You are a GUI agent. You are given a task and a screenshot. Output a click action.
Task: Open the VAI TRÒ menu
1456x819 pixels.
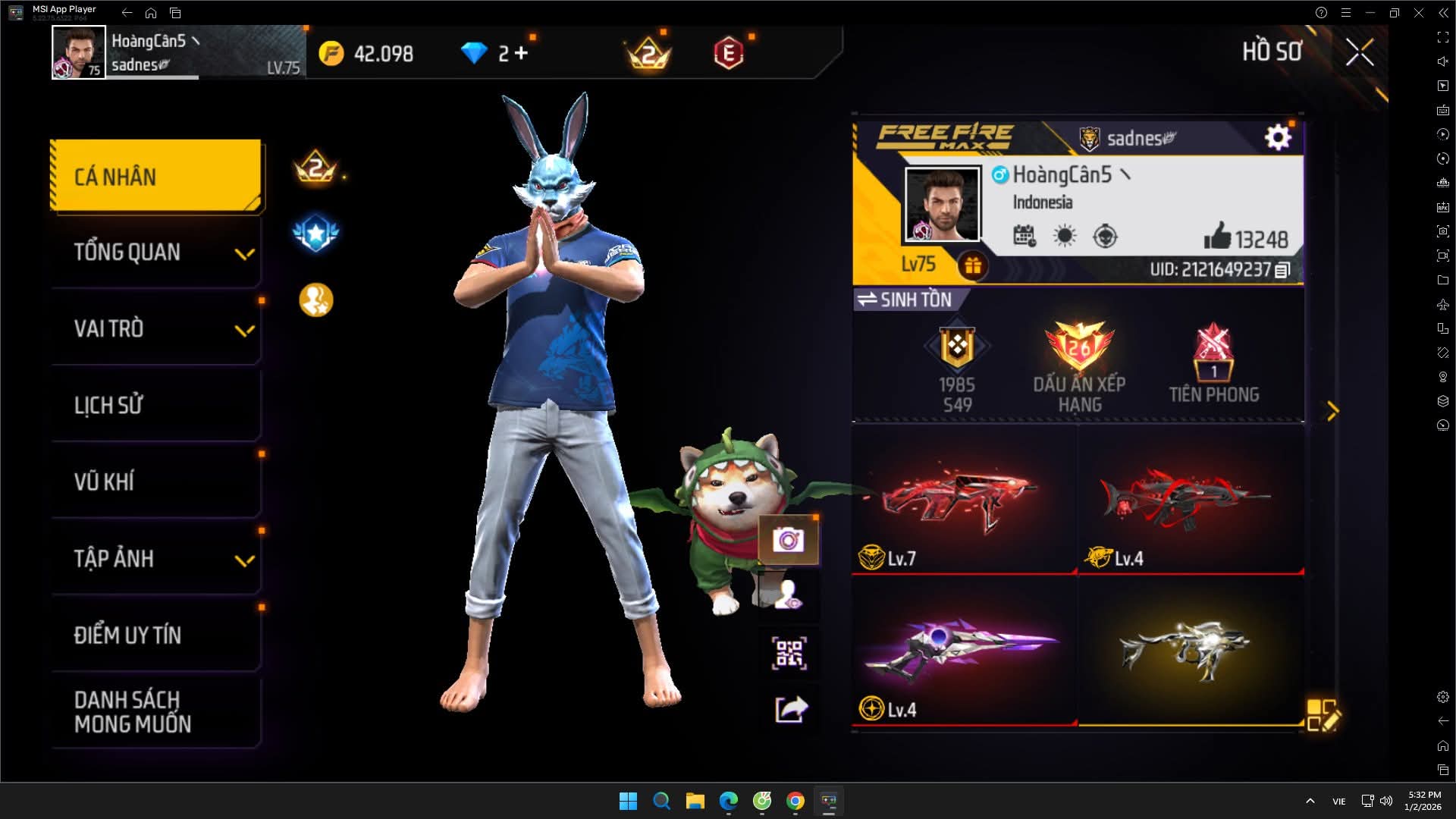[156, 329]
